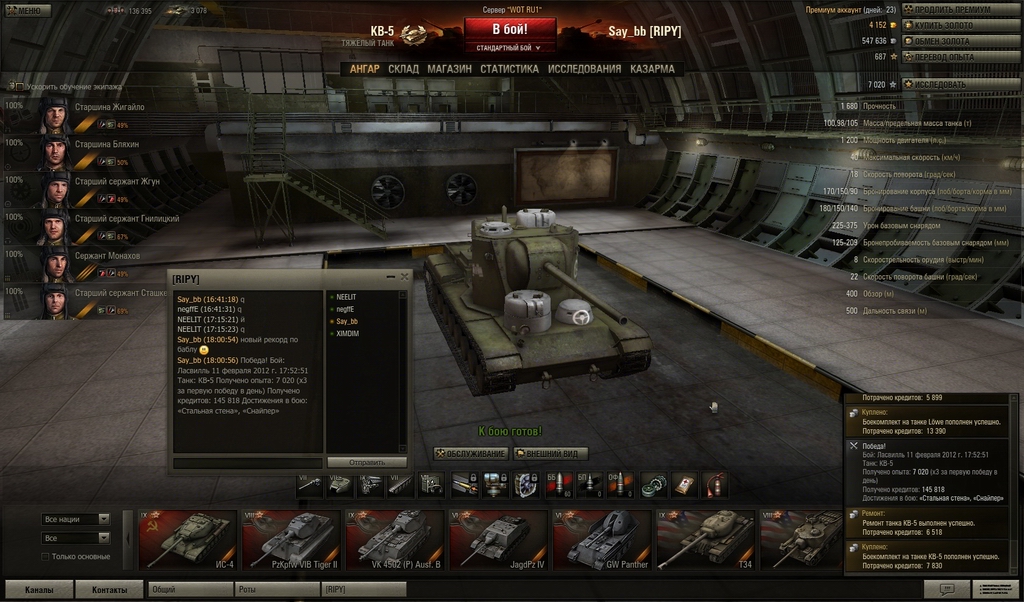Open the Все нации nation filter dropdown

(76, 519)
